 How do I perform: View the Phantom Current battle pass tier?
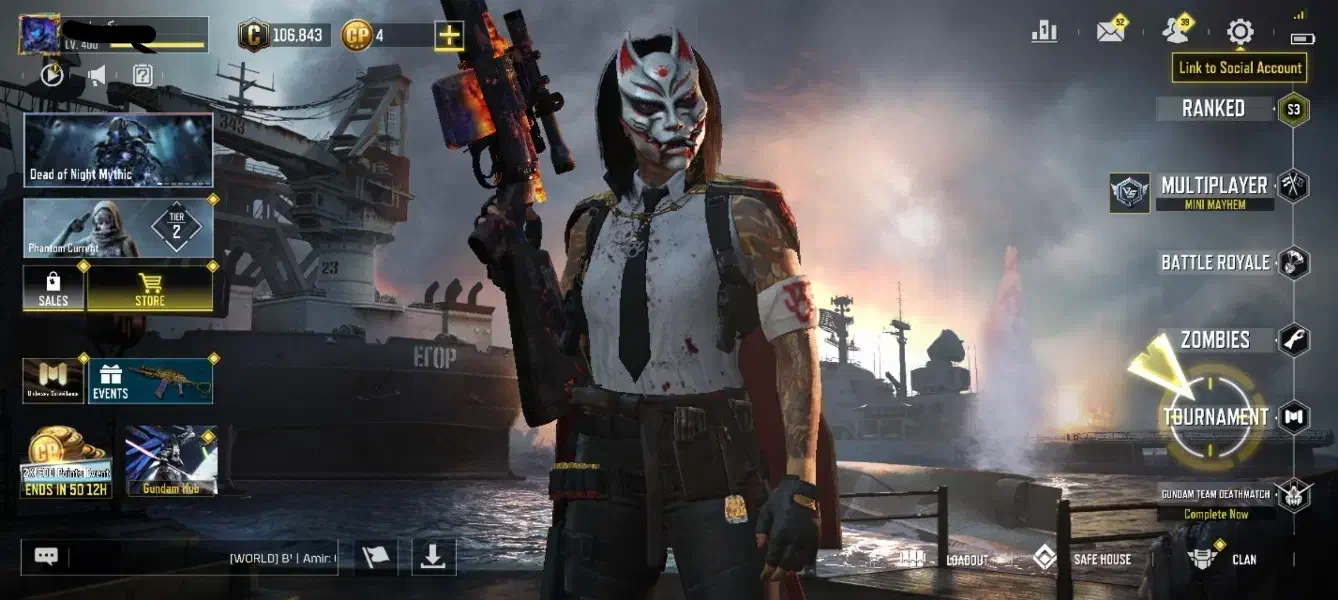[118, 227]
